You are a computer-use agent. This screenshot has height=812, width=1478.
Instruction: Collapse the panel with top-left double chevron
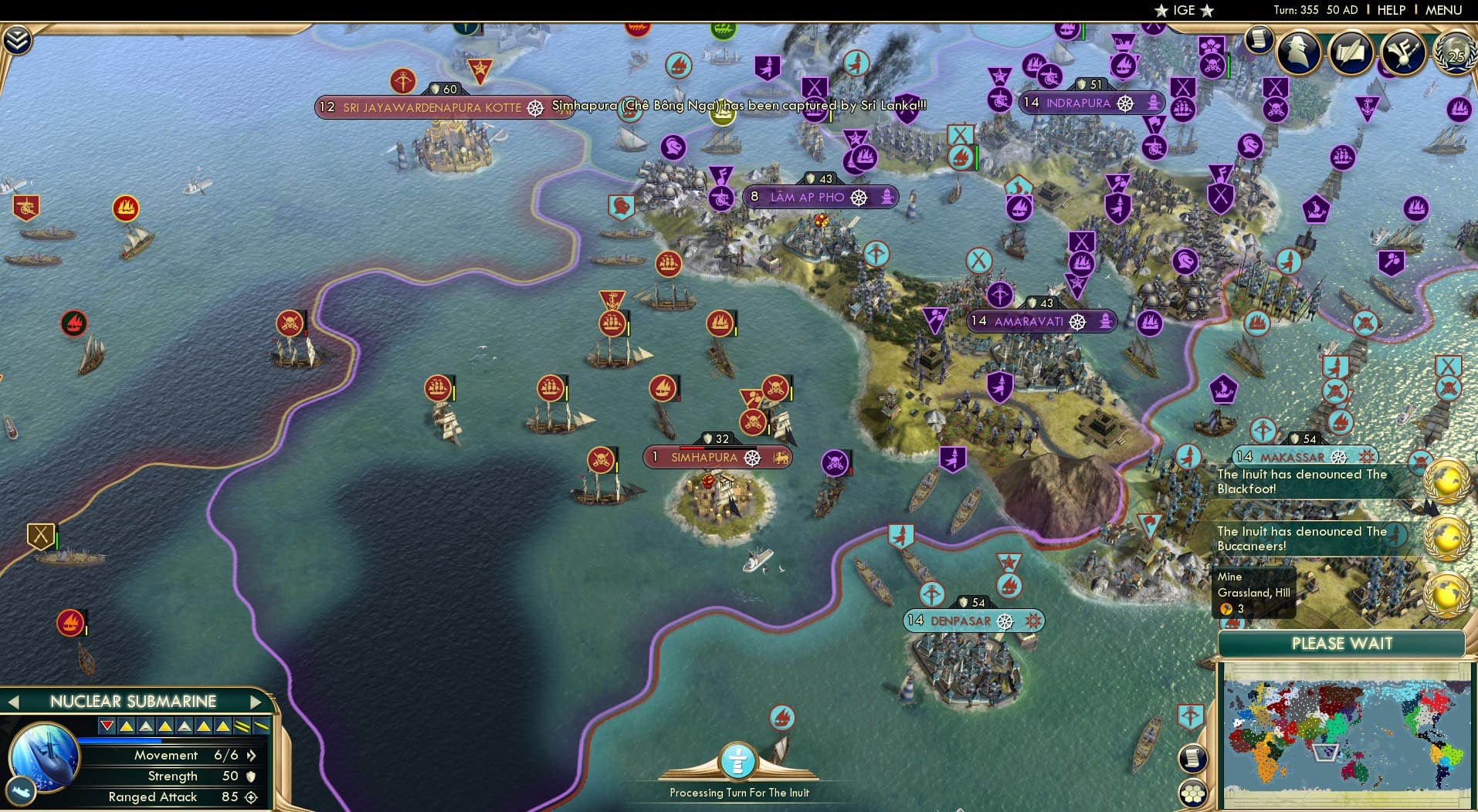[x=17, y=37]
